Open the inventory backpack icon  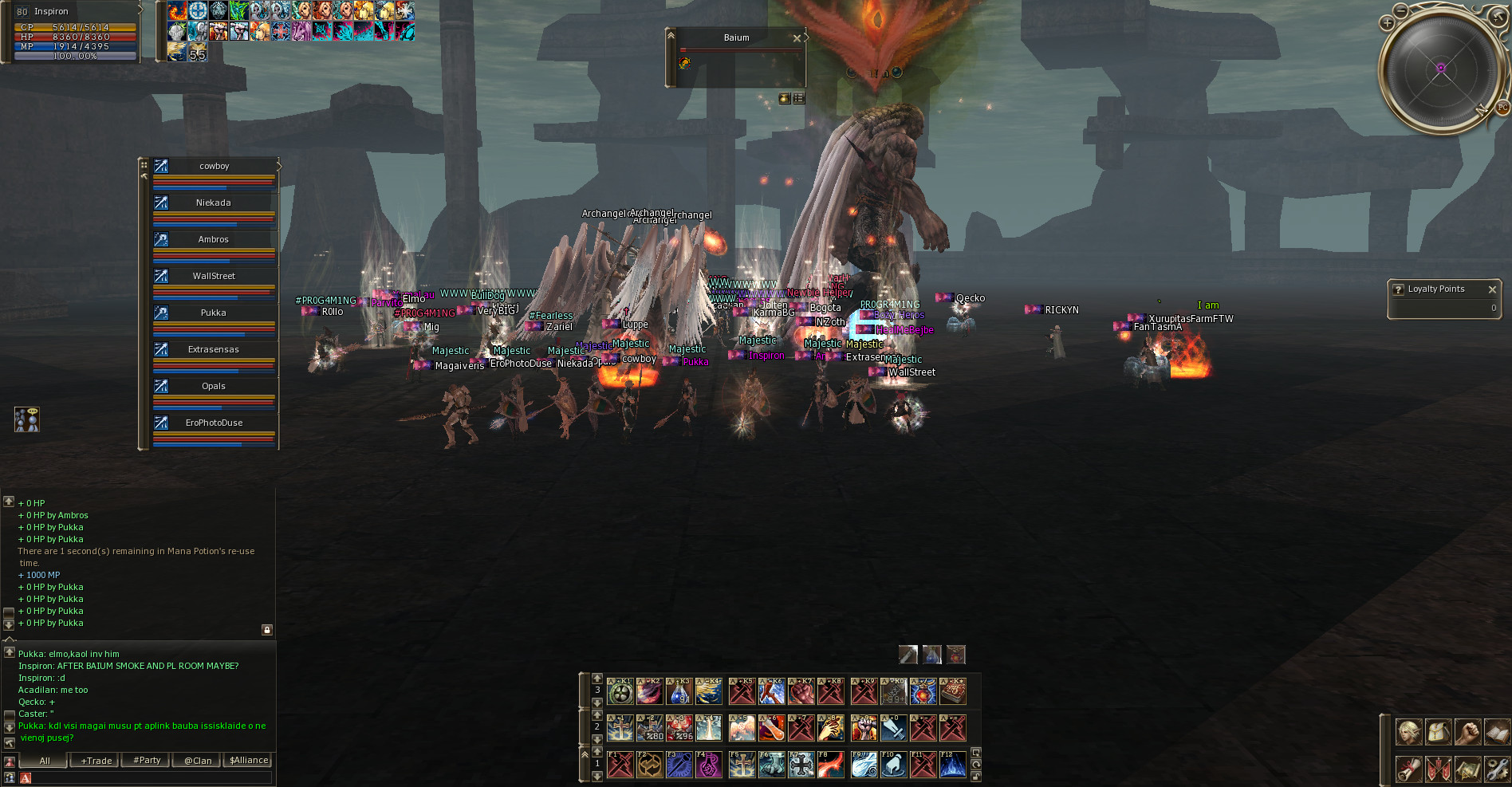(x=1438, y=731)
